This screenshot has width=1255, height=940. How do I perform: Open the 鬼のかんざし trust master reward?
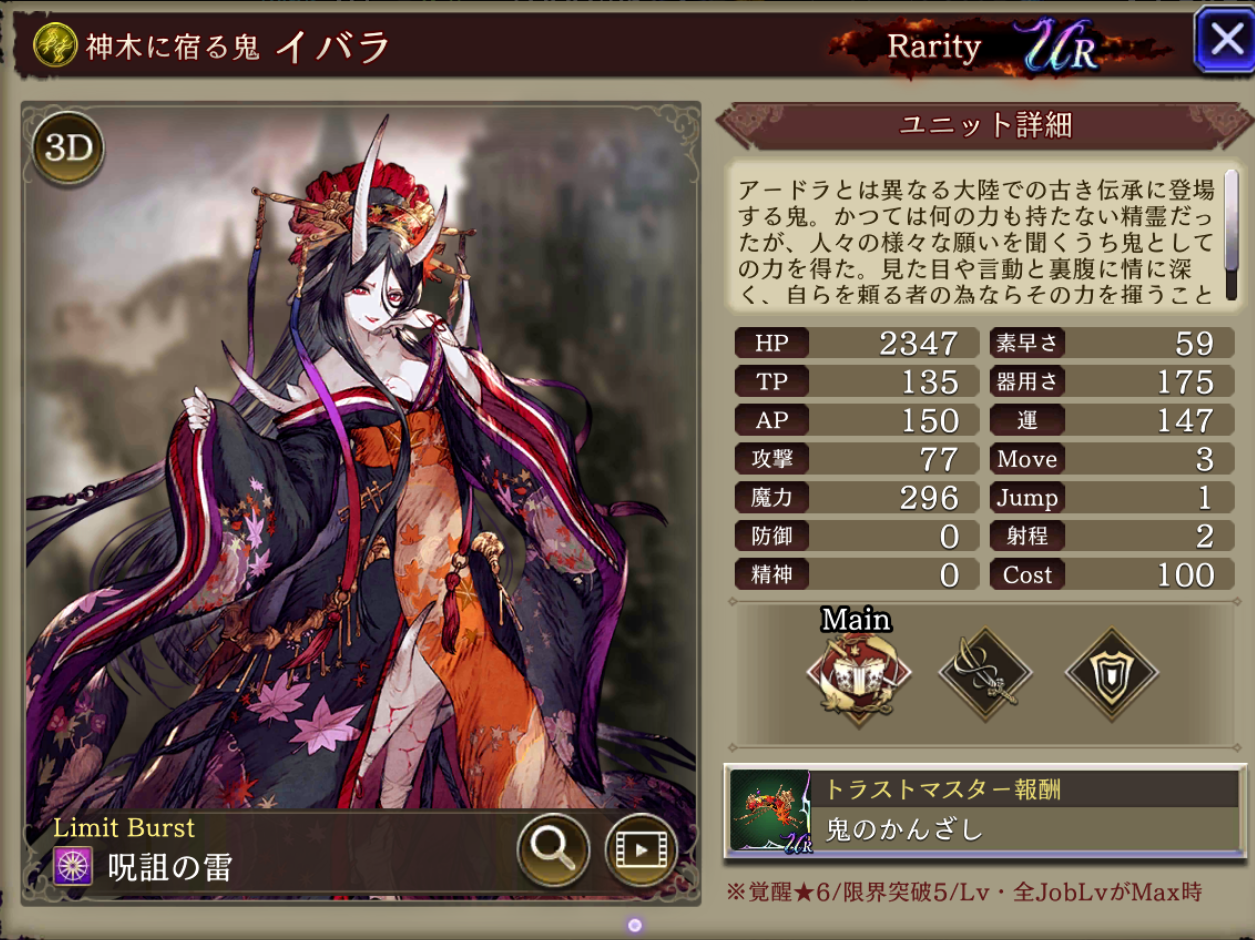coord(984,811)
